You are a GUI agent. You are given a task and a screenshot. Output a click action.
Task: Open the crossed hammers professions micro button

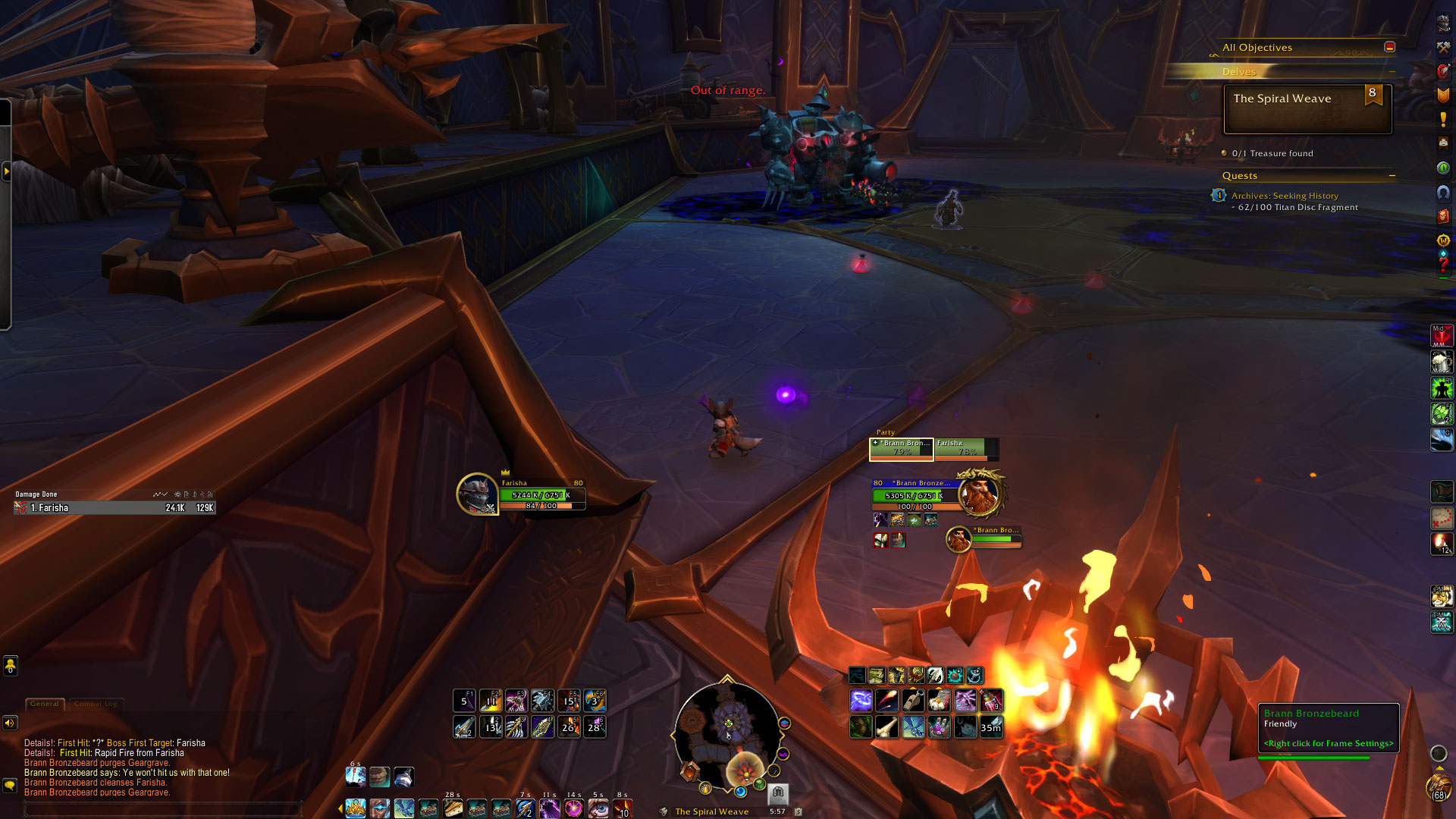coord(1443,47)
